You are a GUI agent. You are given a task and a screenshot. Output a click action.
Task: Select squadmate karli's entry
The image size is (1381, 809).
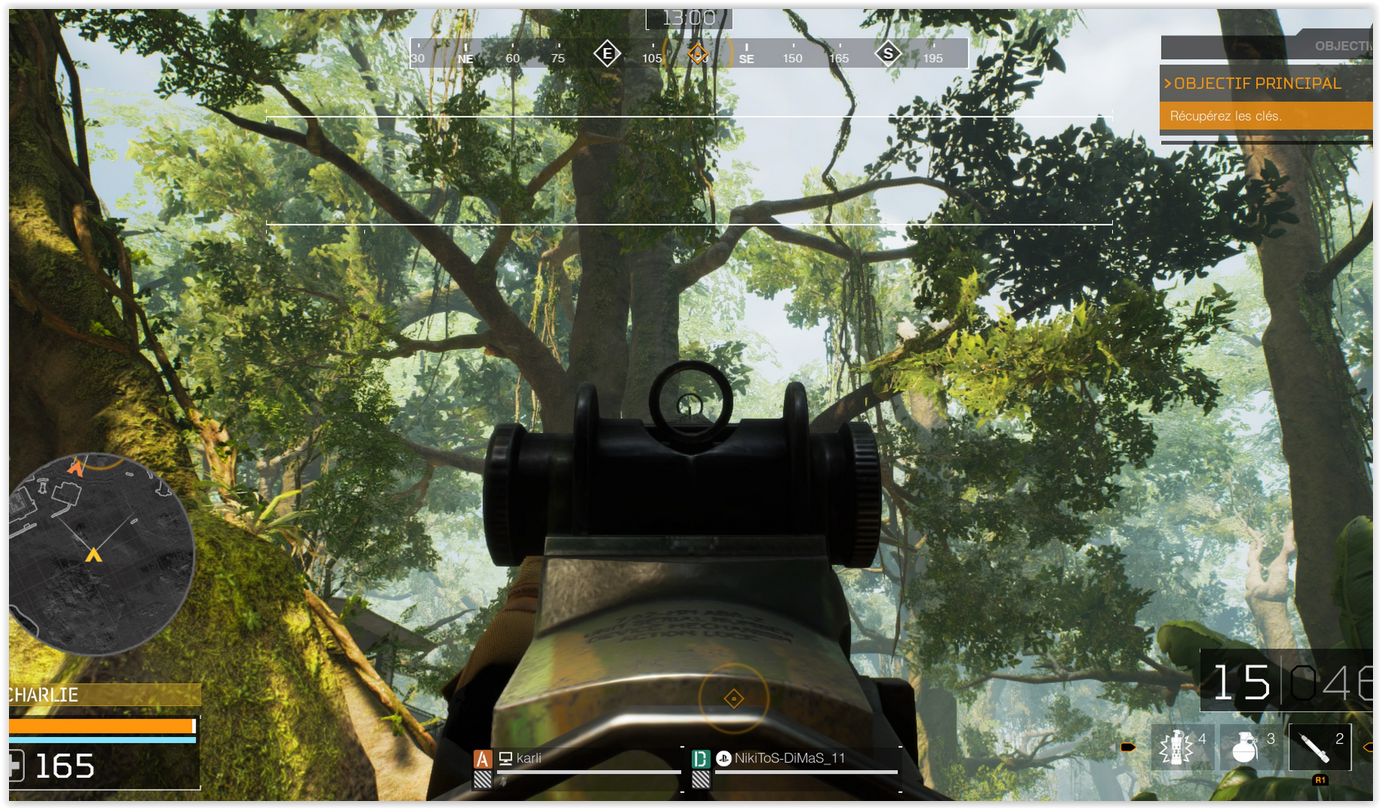pyautogui.click(x=578, y=758)
